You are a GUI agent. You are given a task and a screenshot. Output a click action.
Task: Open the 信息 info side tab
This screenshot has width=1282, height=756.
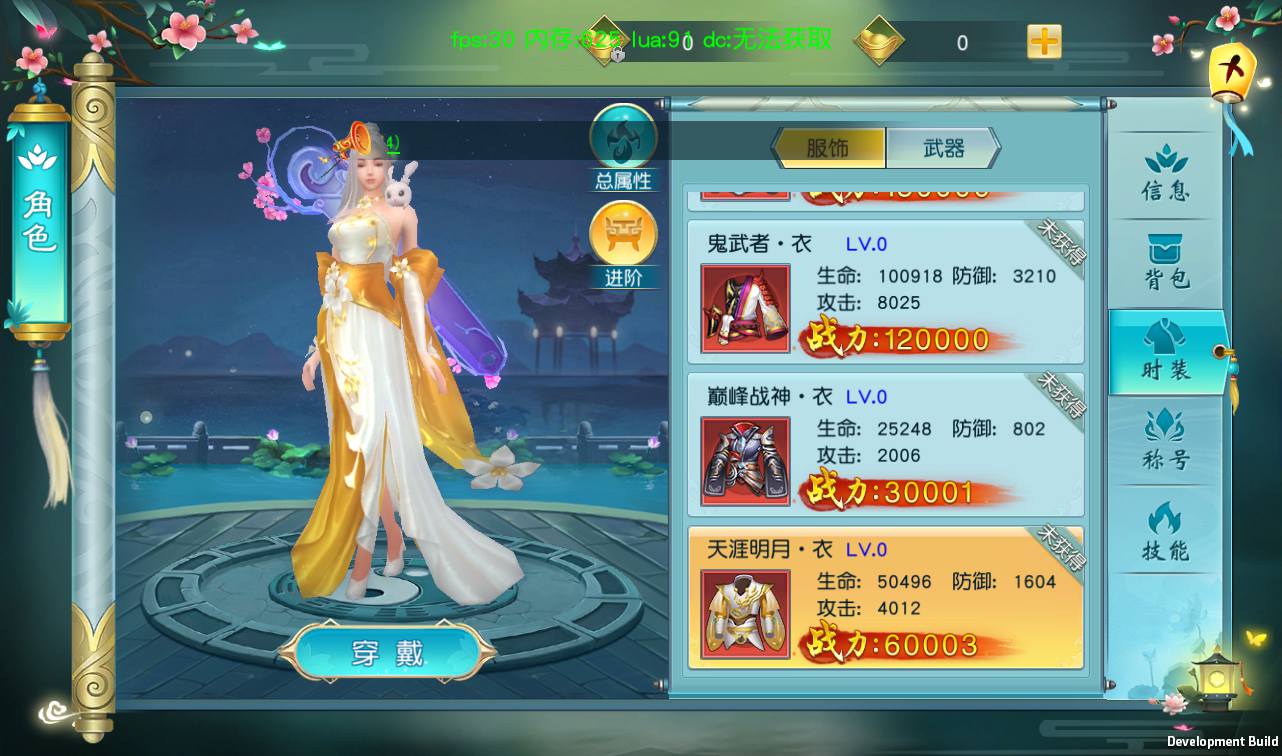(x=1165, y=174)
